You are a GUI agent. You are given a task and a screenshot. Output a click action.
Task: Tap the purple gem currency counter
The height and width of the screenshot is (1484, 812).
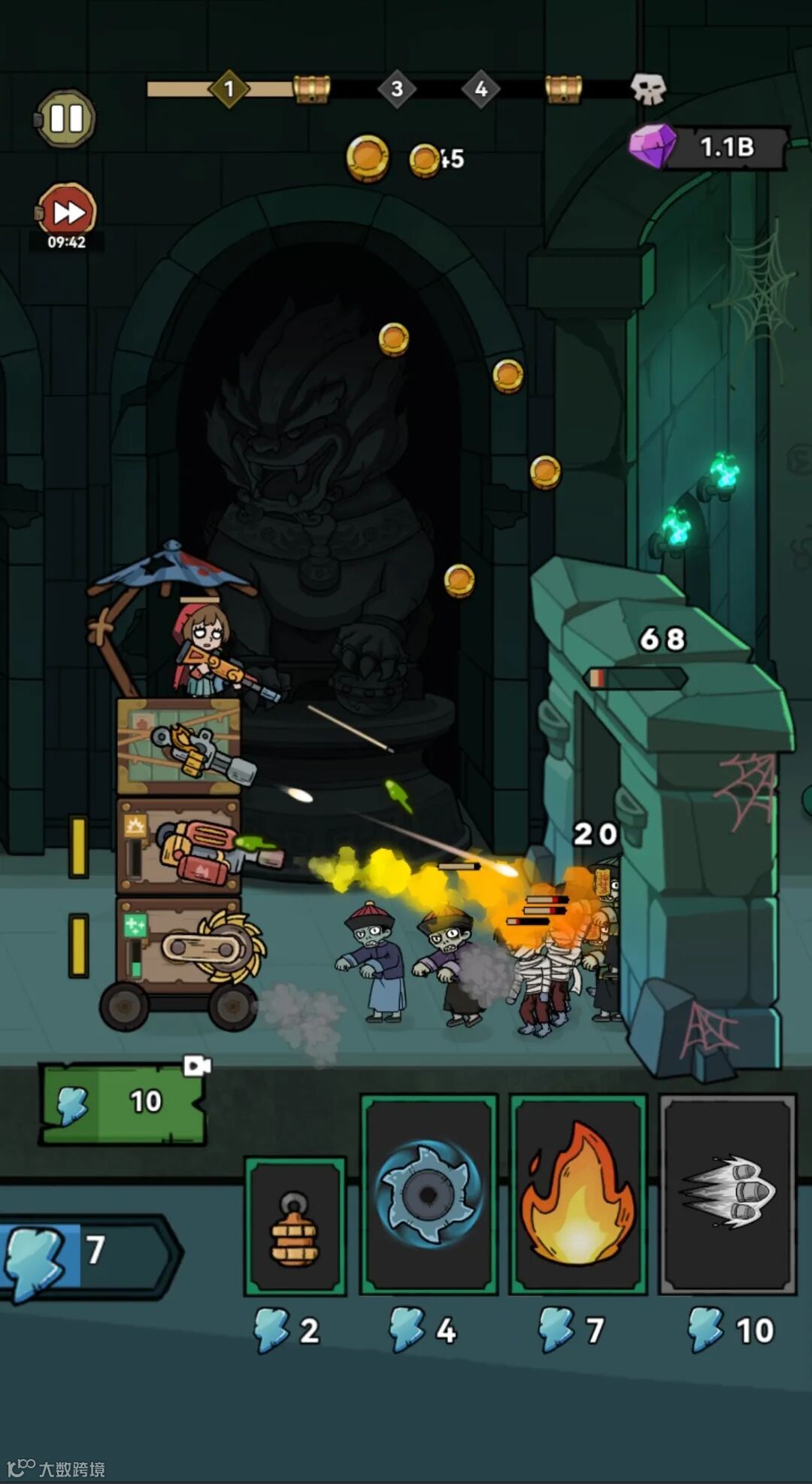pyautogui.click(x=710, y=147)
